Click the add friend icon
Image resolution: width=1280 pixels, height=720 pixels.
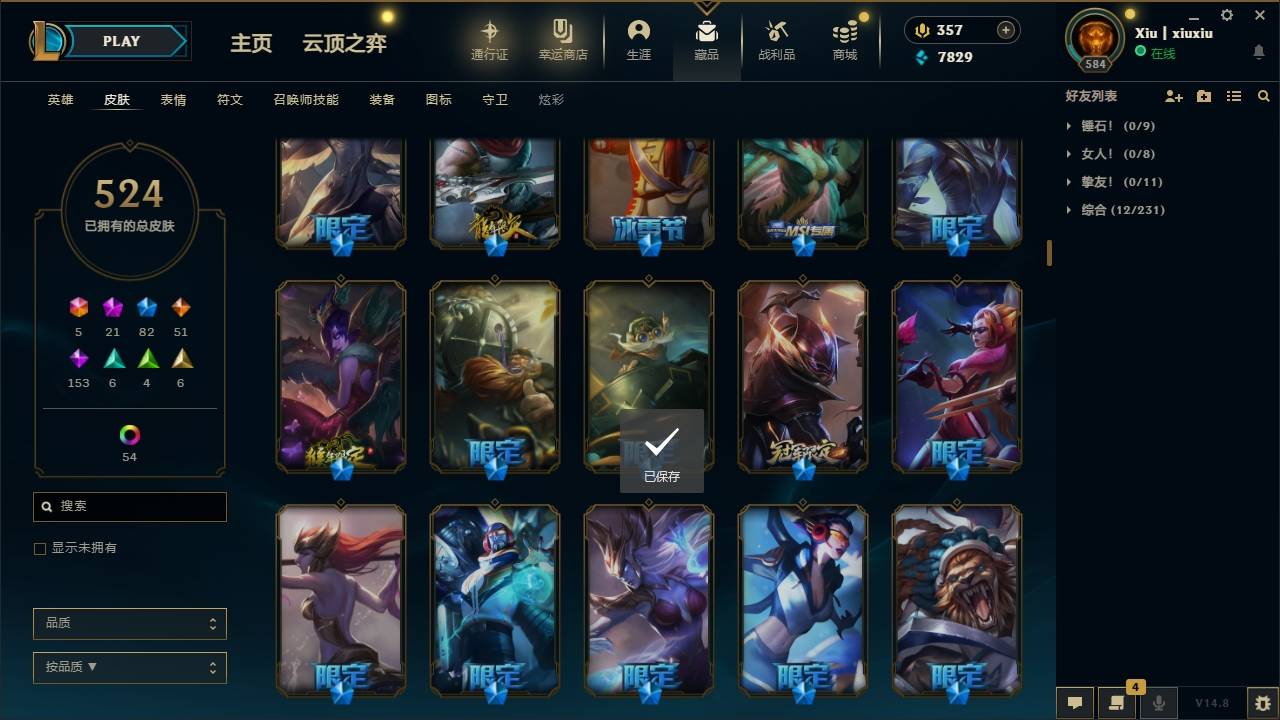pos(1173,95)
